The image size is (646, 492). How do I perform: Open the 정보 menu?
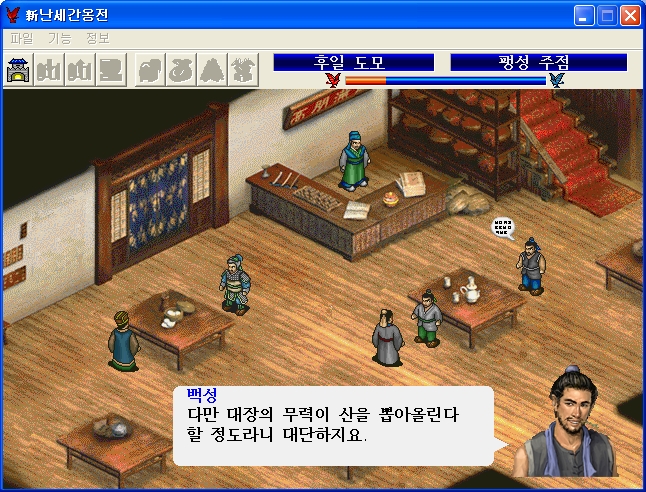[x=97, y=38]
